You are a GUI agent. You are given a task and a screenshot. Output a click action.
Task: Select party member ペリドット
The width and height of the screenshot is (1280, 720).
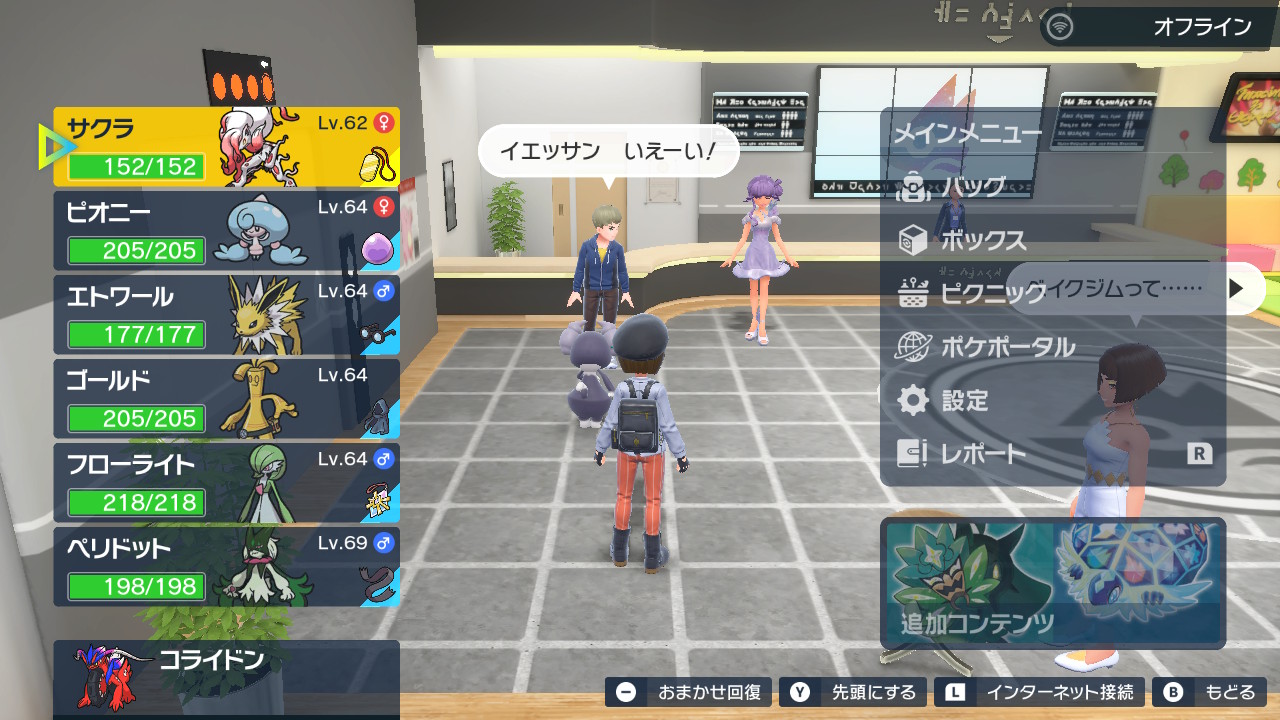coord(226,567)
